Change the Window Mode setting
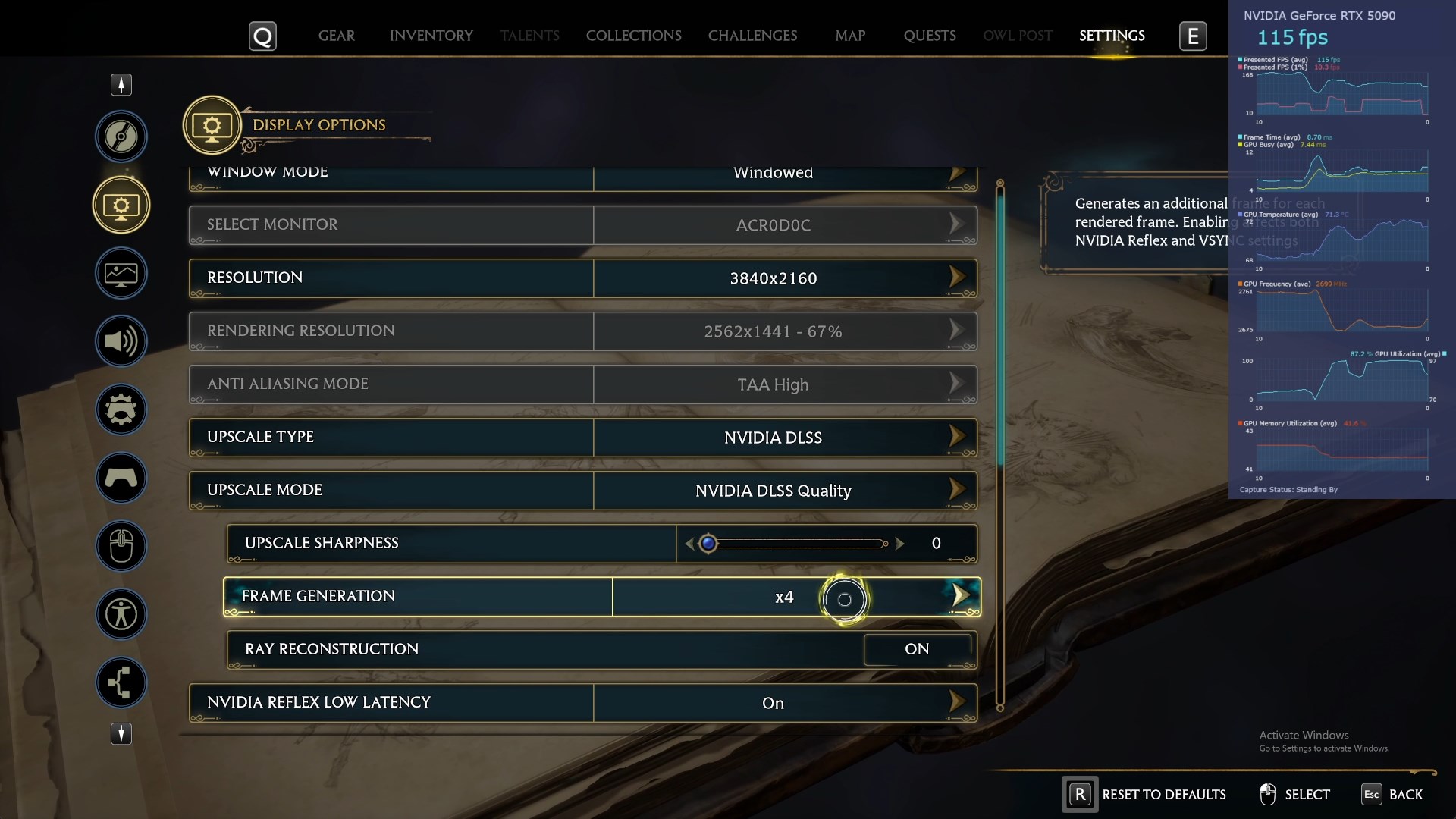Image resolution: width=1456 pixels, height=819 pixels. pyautogui.click(x=957, y=174)
